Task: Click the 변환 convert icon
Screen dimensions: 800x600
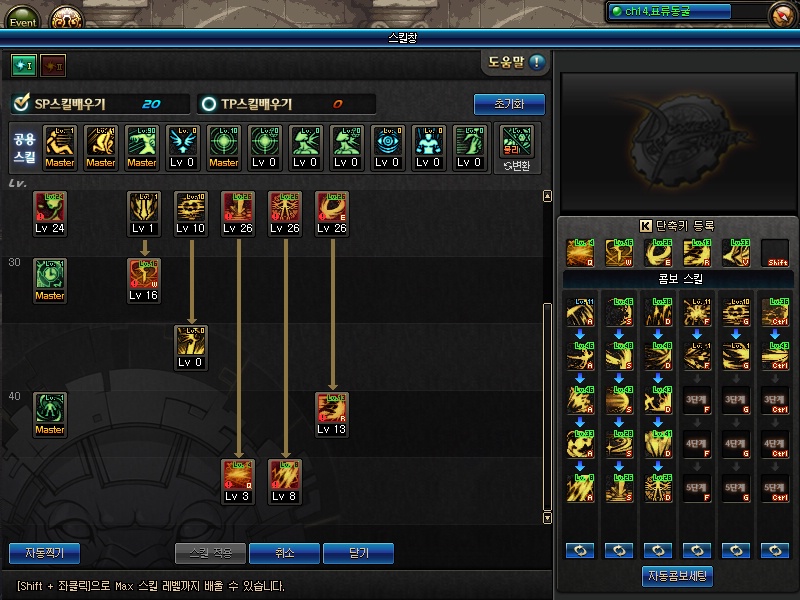Action: 517,147
